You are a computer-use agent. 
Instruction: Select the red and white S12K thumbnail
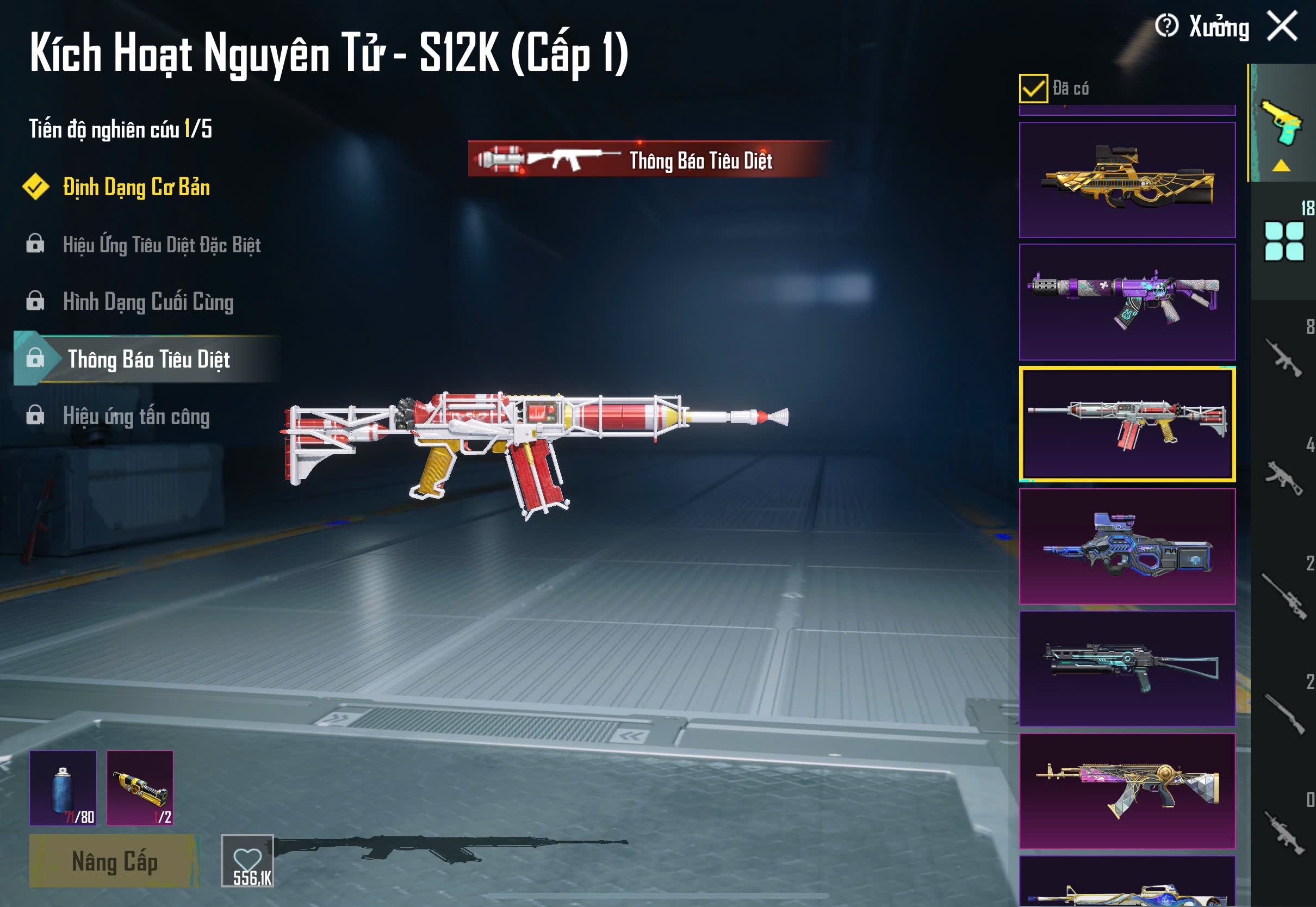point(1127,424)
